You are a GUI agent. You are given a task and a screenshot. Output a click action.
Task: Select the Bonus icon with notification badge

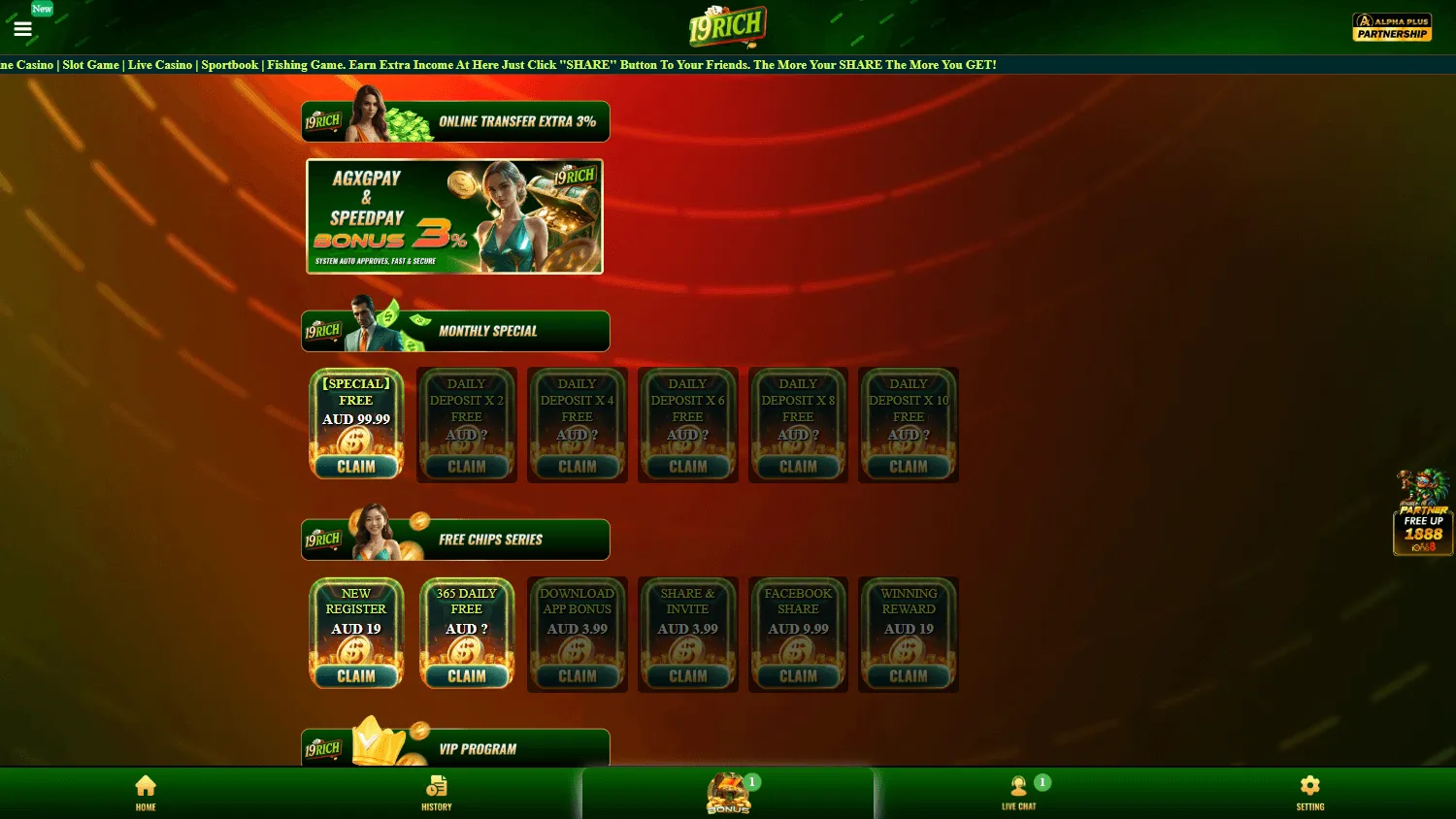[727, 793]
